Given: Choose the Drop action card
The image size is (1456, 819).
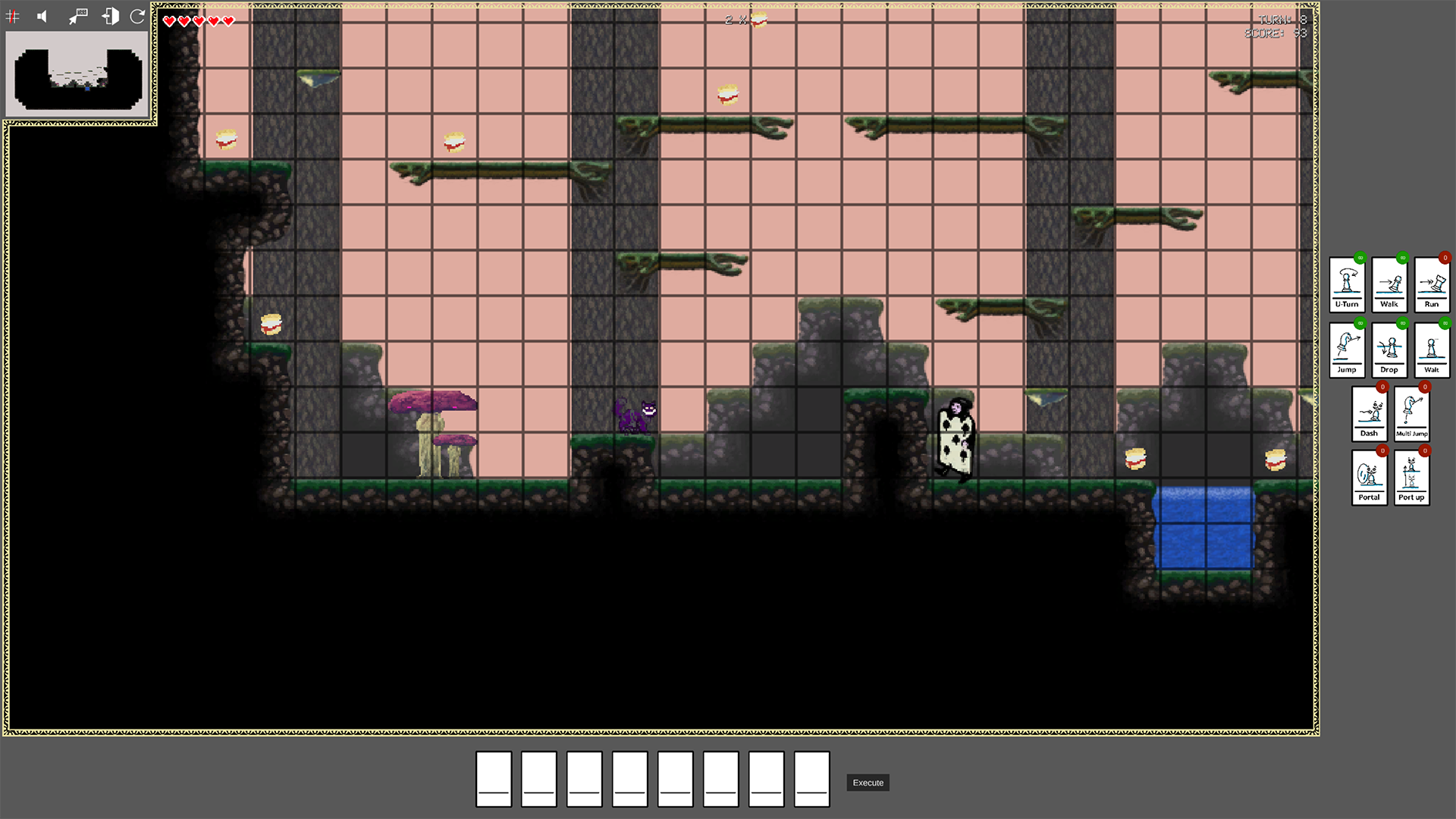Looking at the screenshot, I should (1389, 350).
